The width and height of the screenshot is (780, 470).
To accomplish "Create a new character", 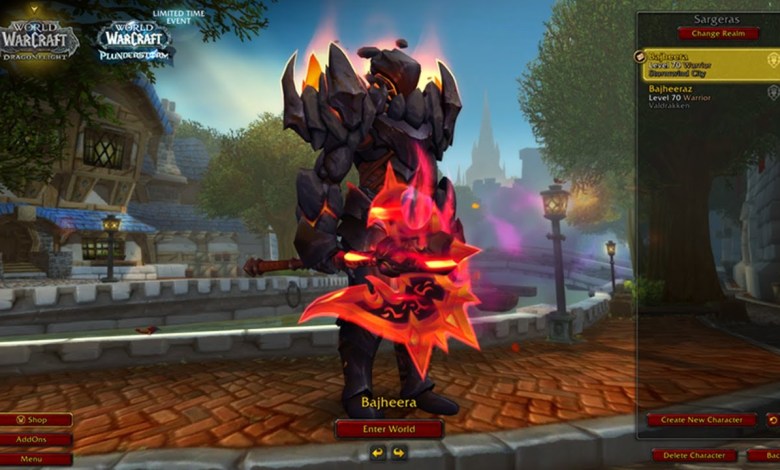I will 701,420.
